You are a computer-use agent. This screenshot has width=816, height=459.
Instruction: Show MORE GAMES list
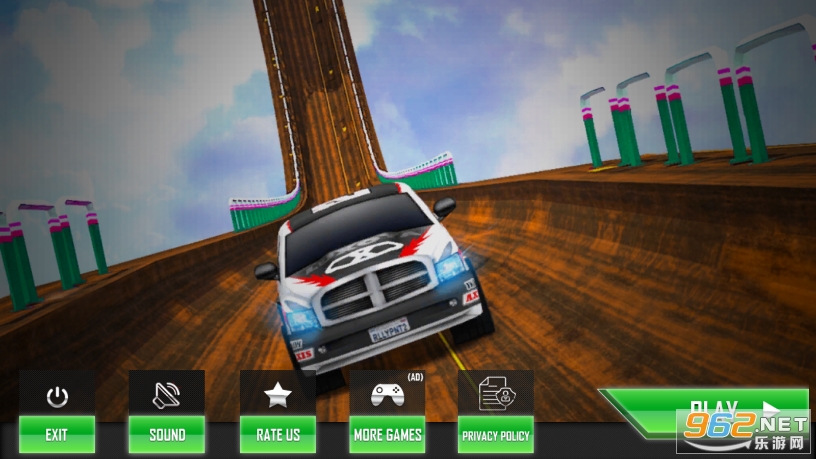tap(387, 434)
